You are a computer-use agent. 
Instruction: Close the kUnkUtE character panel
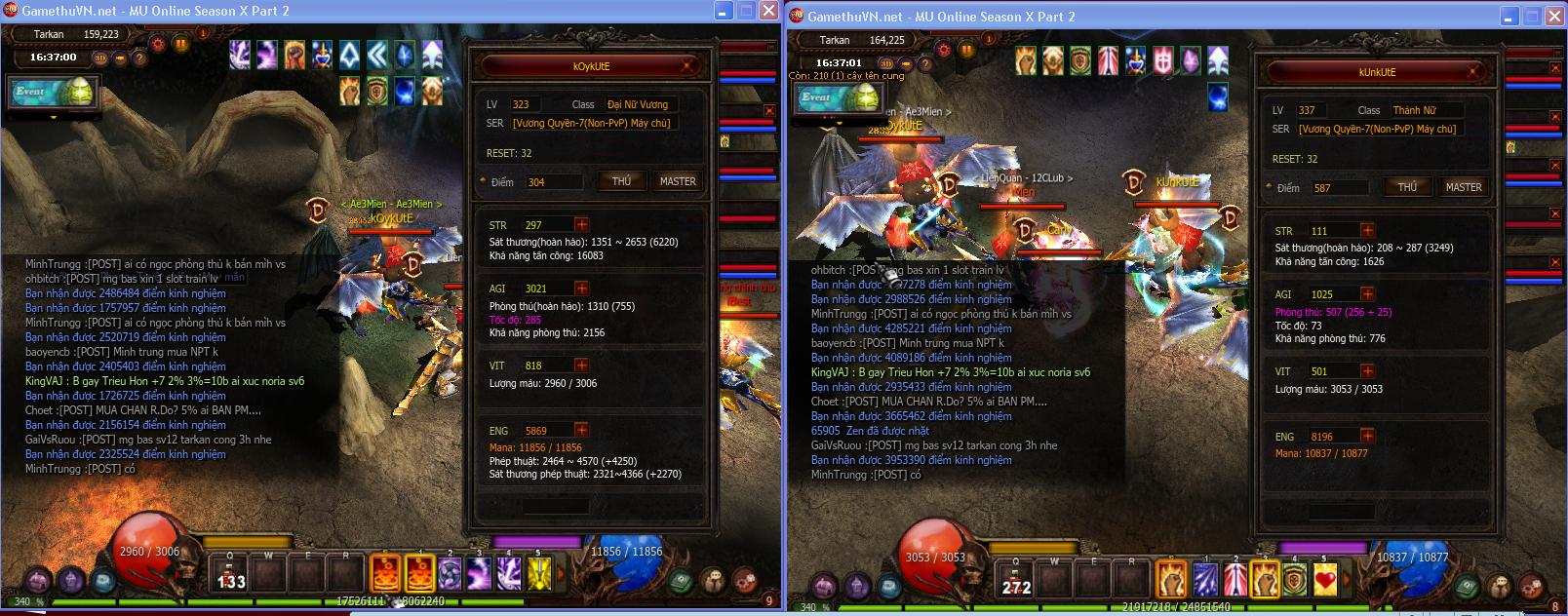coord(1474,72)
